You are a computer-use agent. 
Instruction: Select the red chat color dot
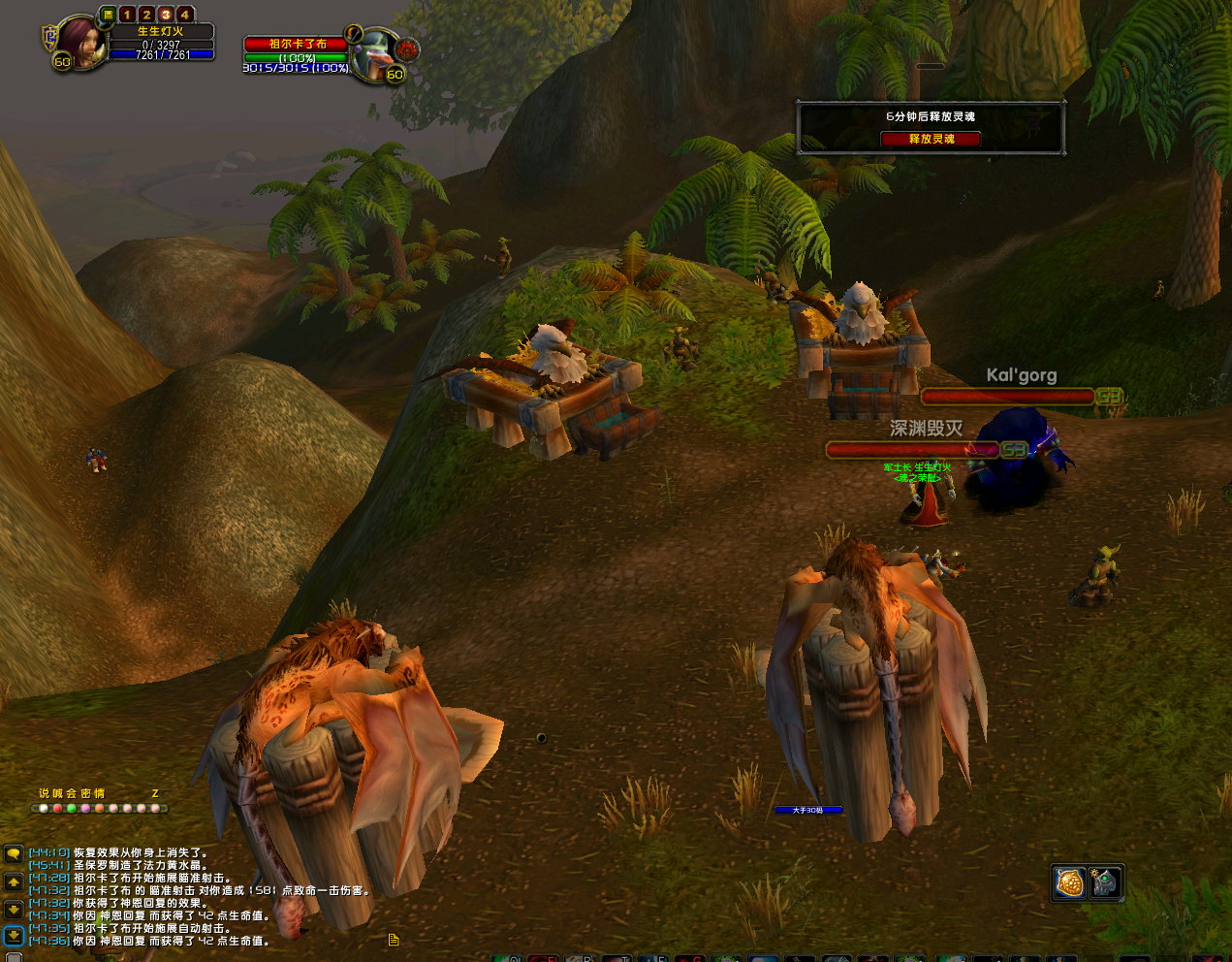pyautogui.click(x=57, y=808)
